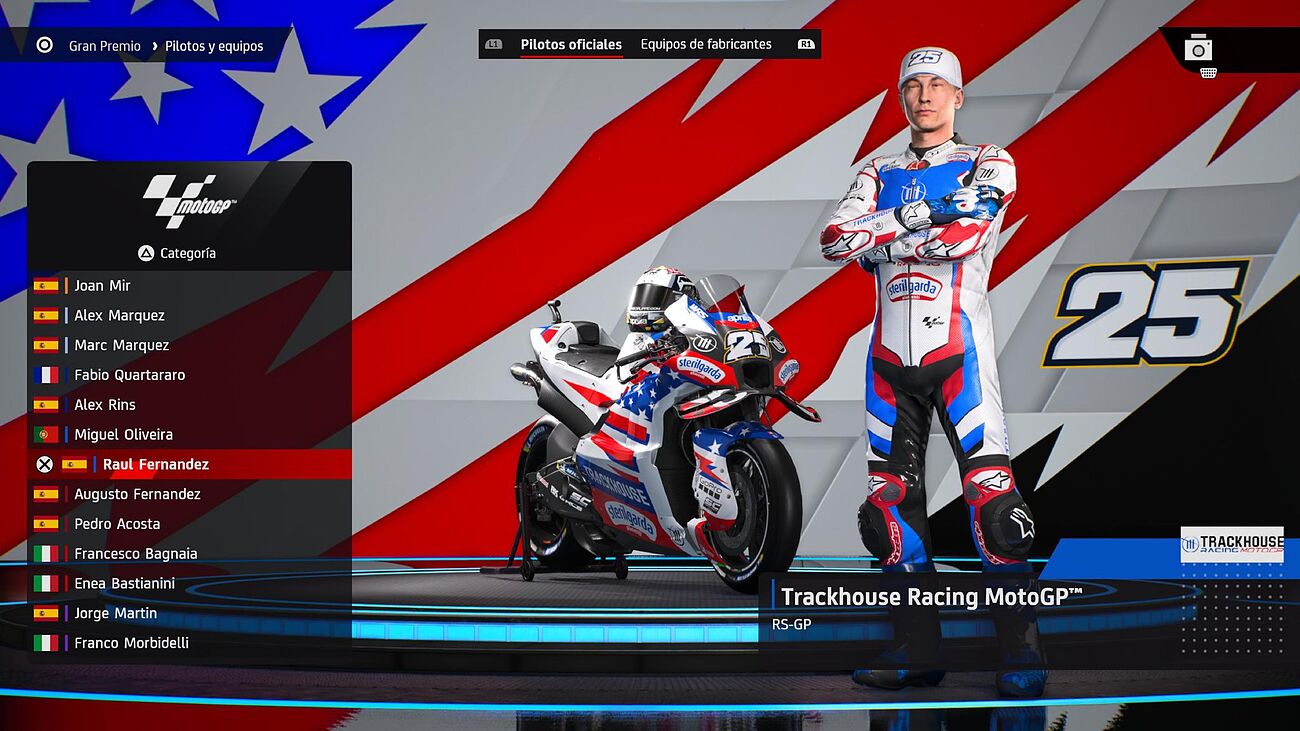The width and height of the screenshot is (1300, 731).
Task: Choose rider Alex Rins
Action: pyautogui.click(x=104, y=405)
